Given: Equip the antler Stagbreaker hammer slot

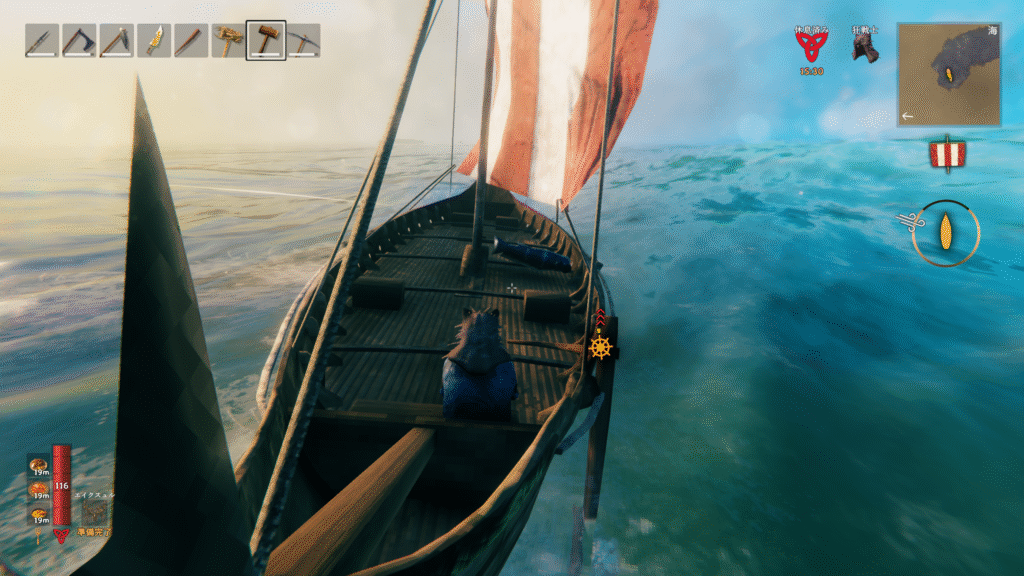Looking at the screenshot, I should tap(229, 41).
